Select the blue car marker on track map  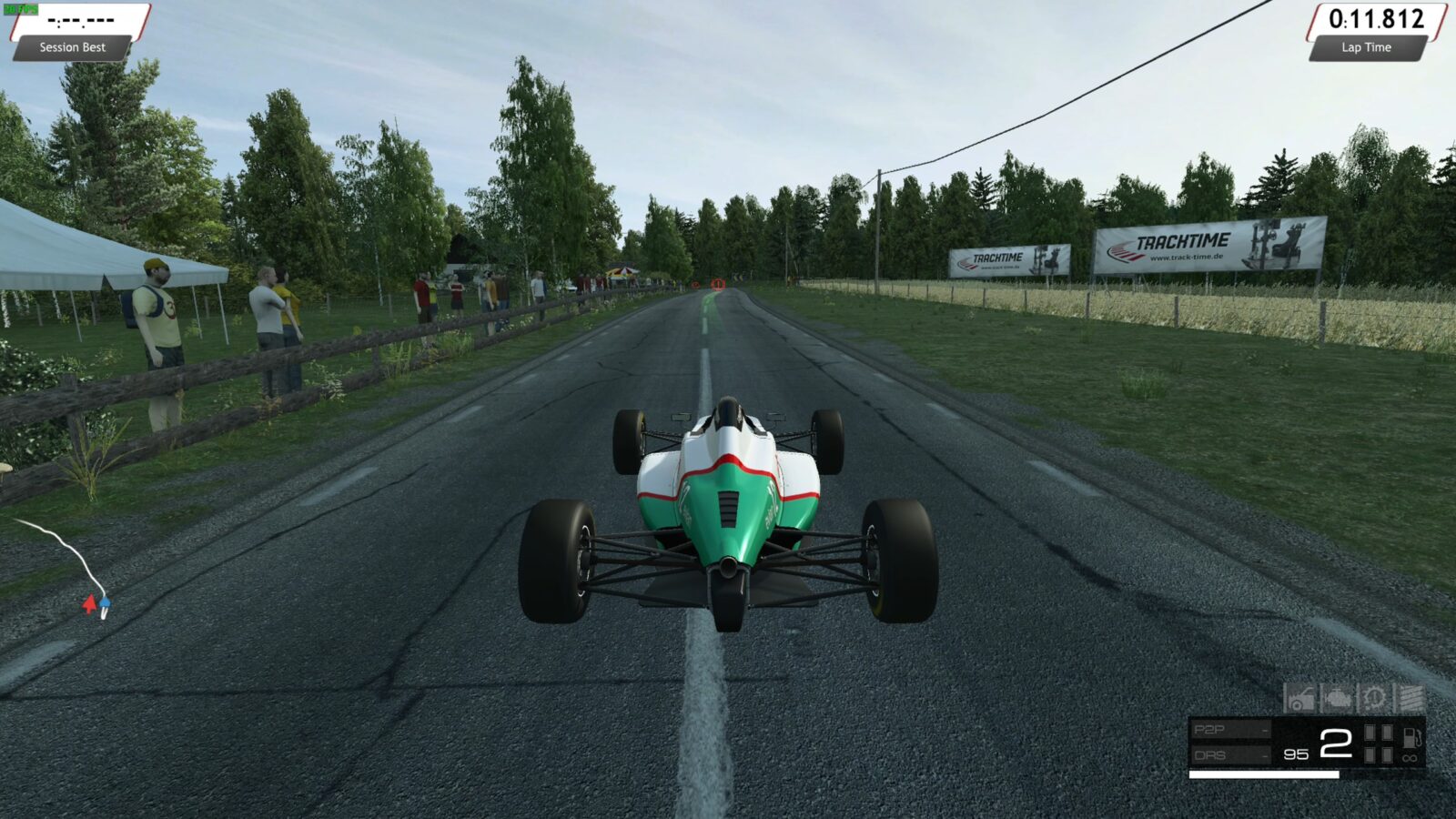coord(105,602)
